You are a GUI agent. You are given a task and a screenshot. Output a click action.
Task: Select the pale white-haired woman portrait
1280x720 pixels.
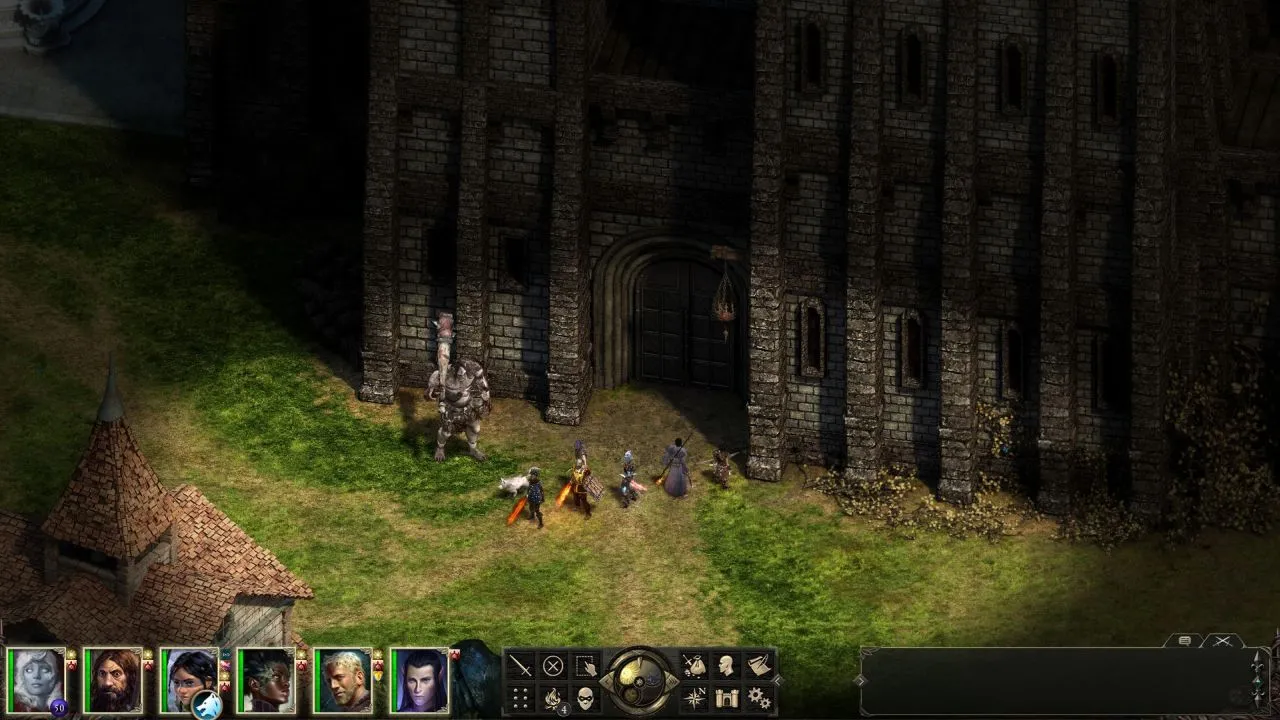pyautogui.click(x=36, y=680)
